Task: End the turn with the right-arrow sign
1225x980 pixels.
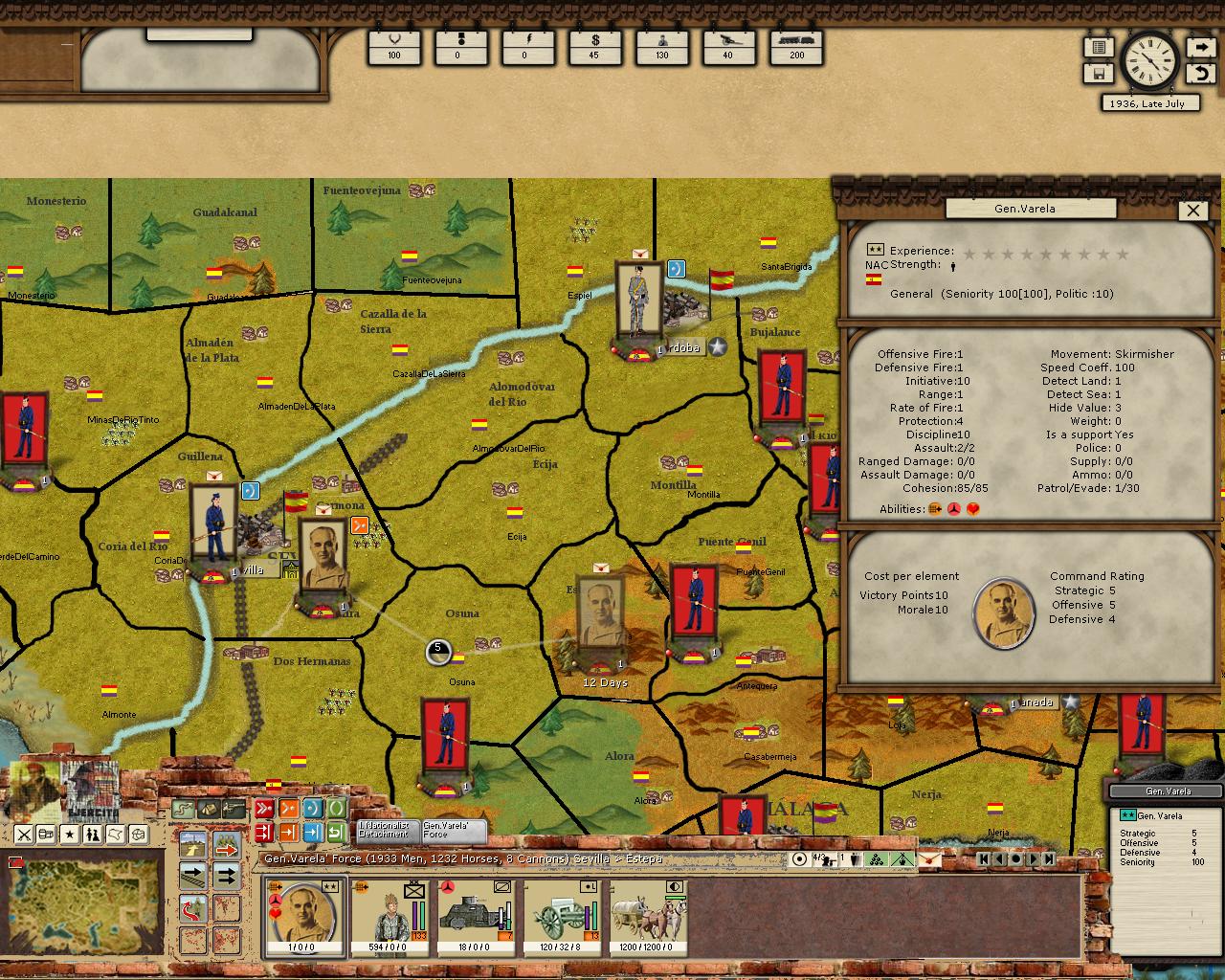Action: coord(1200,47)
